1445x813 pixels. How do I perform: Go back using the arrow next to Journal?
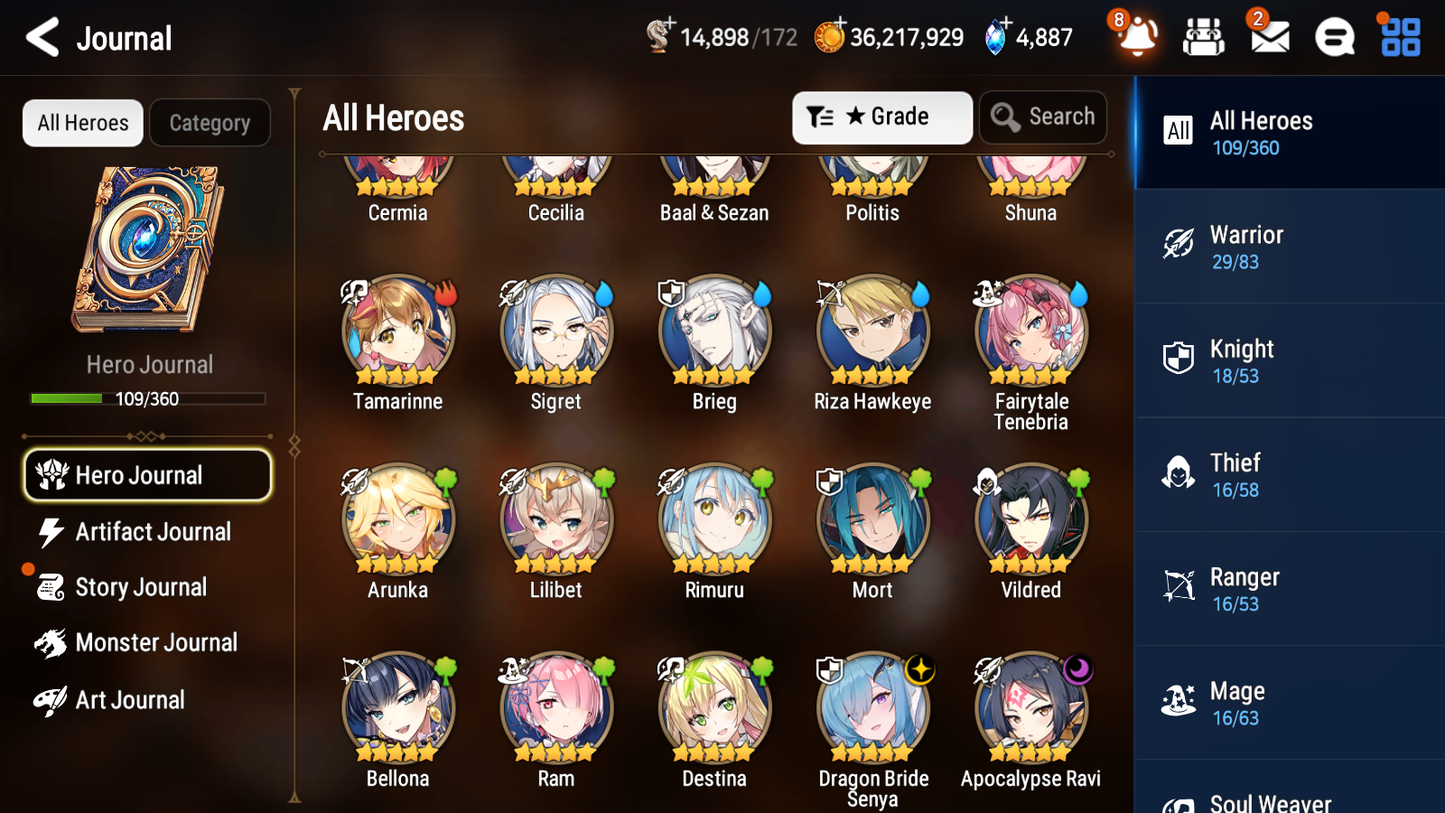click(40, 37)
